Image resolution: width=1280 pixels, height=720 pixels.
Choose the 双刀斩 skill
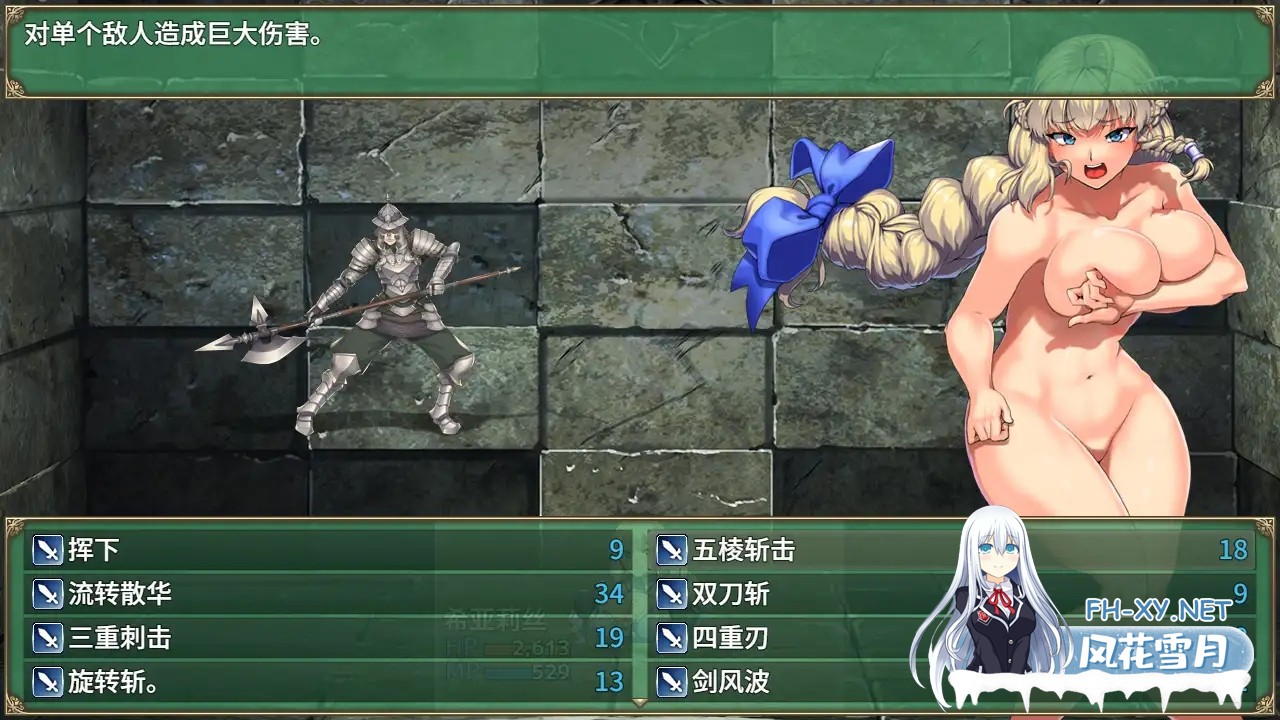[731, 594]
